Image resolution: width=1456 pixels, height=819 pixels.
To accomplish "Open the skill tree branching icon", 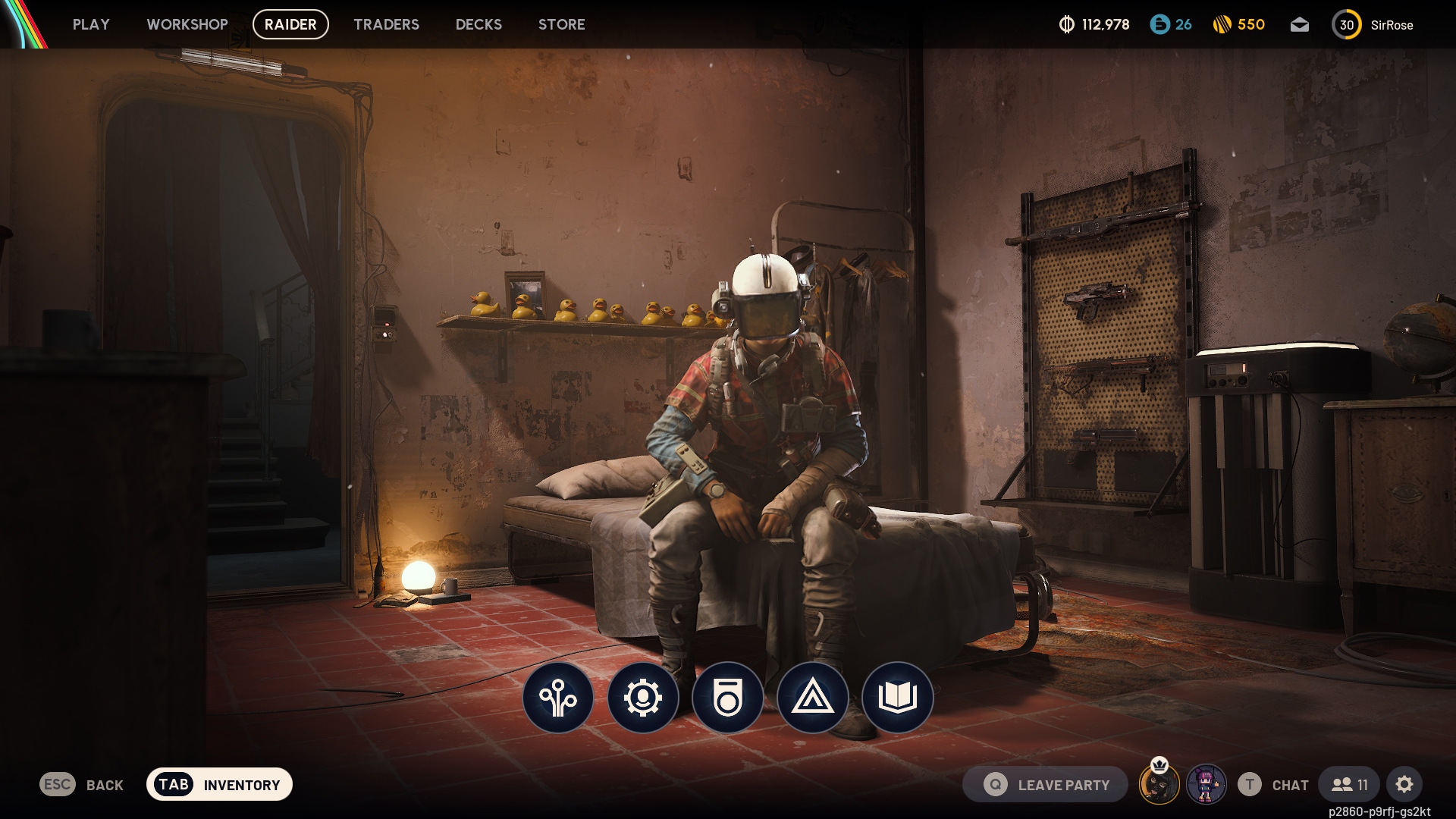I will click(x=558, y=698).
